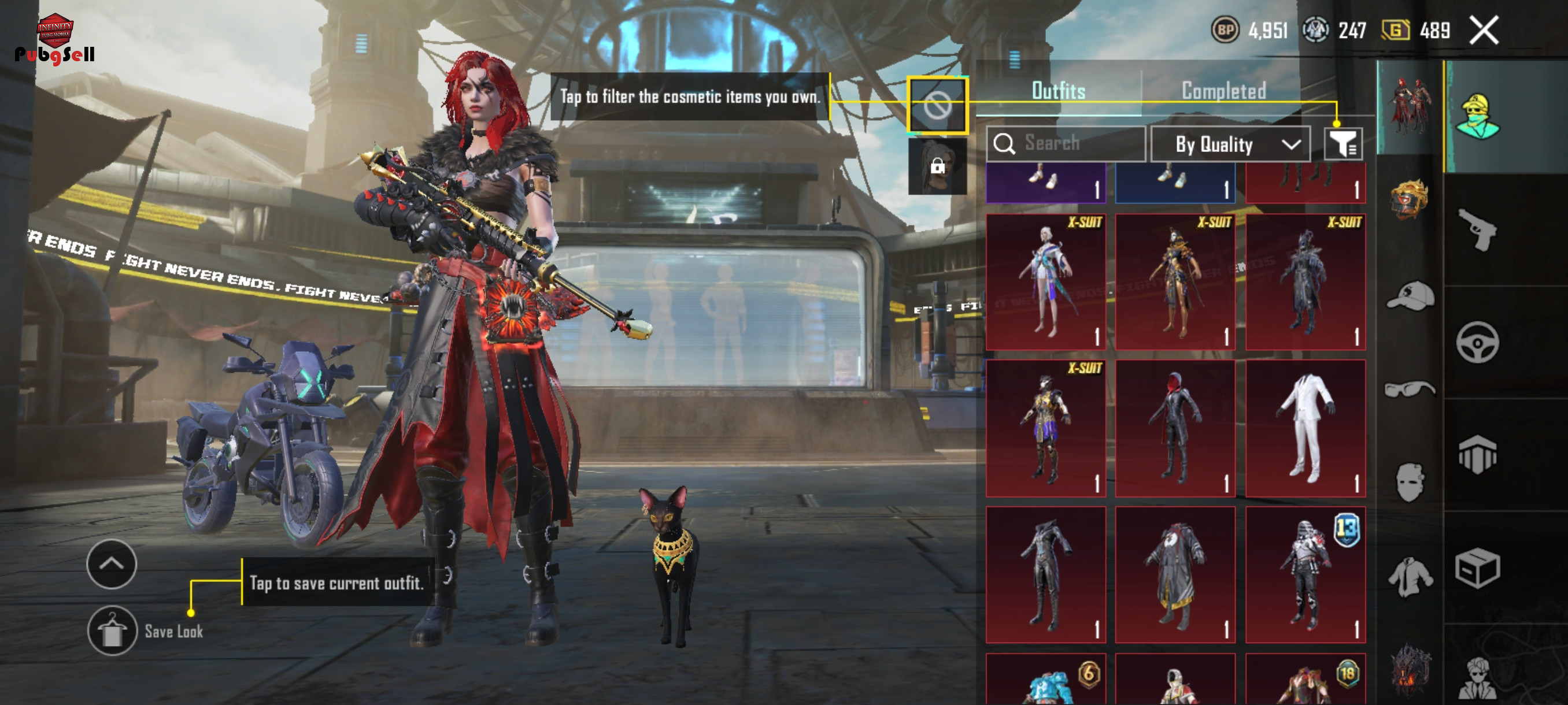This screenshot has height=705, width=1568.
Task: Click the unequip no-symbol slot
Action: (937, 106)
